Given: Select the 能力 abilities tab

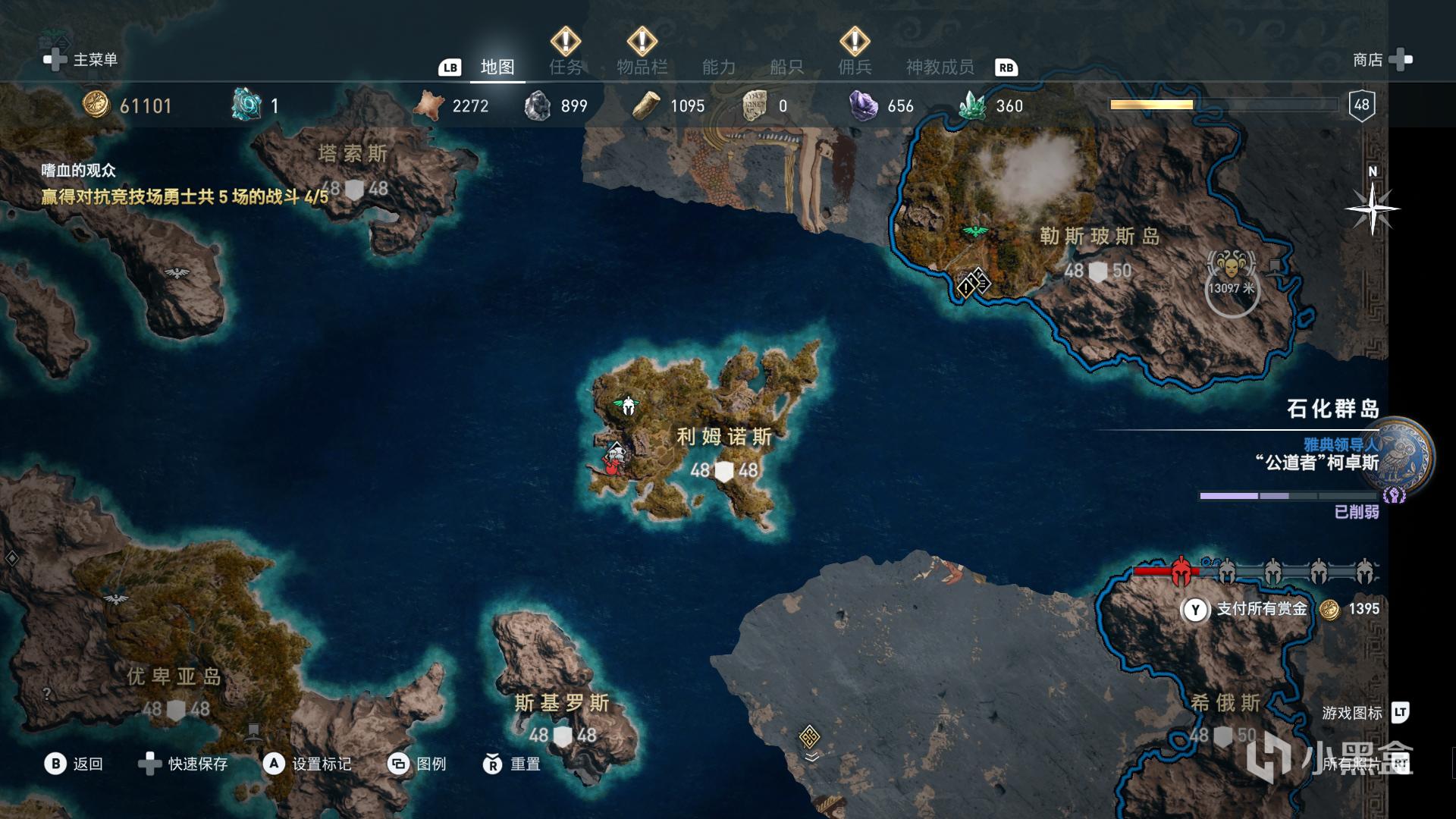Looking at the screenshot, I should [718, 67].
